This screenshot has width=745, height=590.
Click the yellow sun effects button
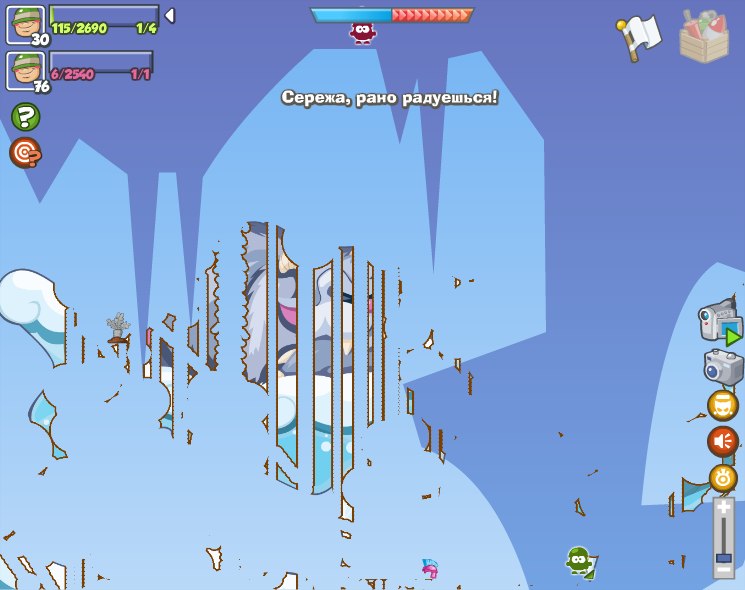tap(723, 478)
